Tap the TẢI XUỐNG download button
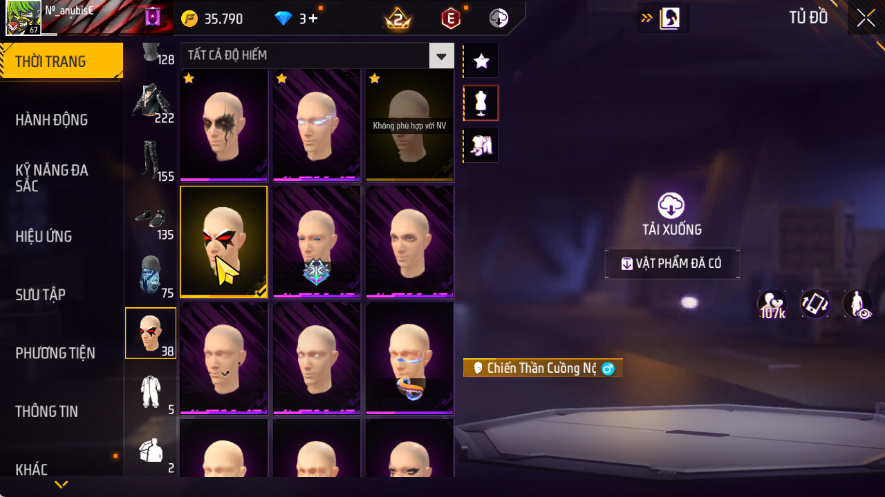885x497 pixels. [x=671, y=214]
